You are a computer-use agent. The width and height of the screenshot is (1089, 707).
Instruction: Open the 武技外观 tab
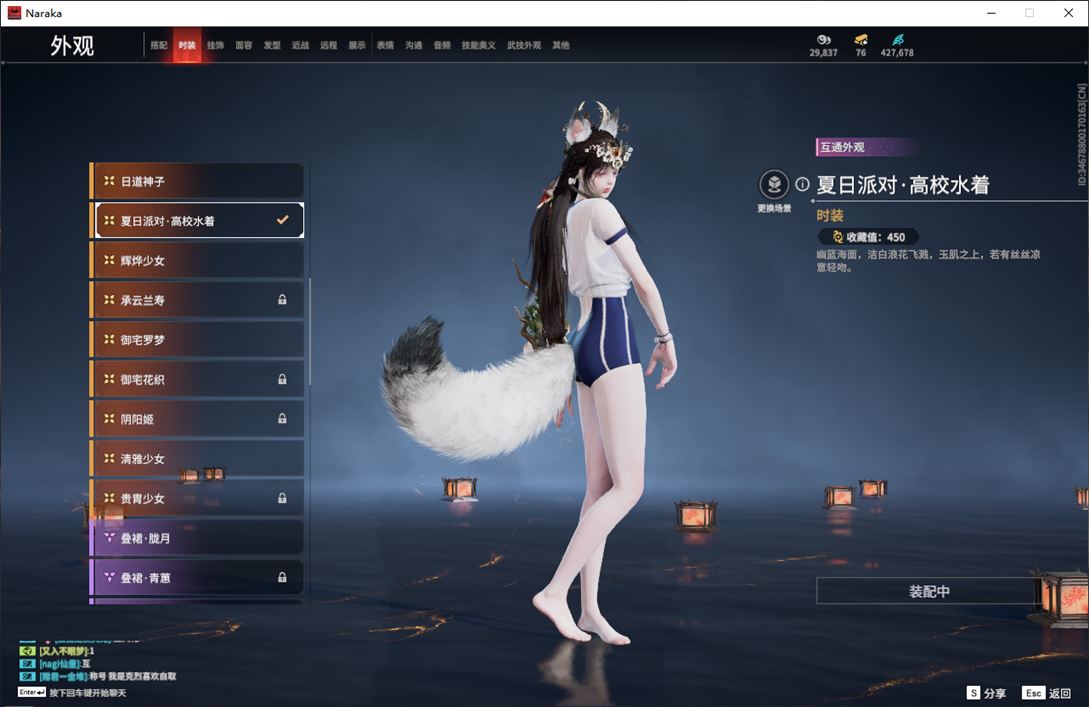523,46
